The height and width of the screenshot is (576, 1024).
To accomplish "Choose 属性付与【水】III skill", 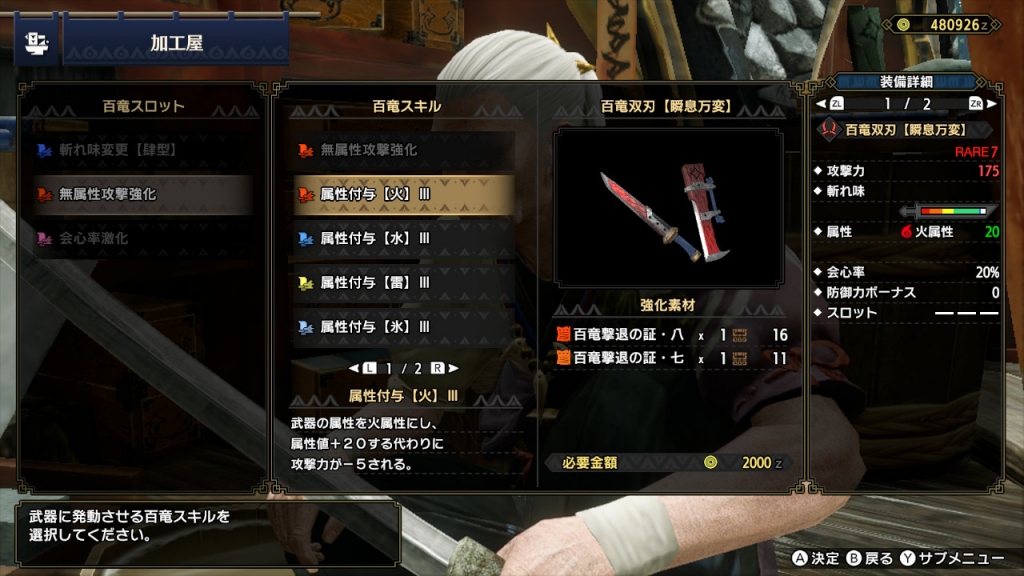I will [x=403, y=238].
